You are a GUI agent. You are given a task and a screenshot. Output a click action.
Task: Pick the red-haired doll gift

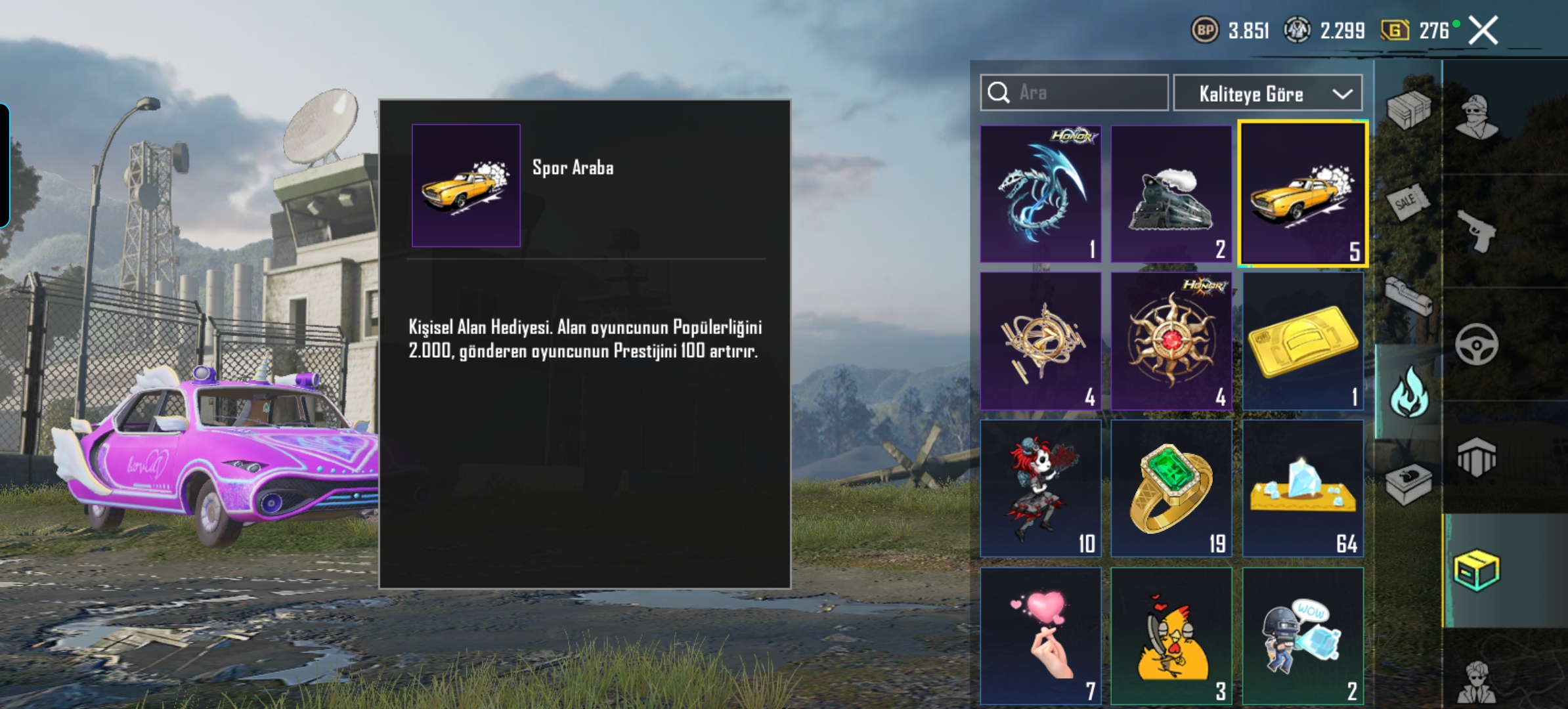click(x=1041, y=489)
